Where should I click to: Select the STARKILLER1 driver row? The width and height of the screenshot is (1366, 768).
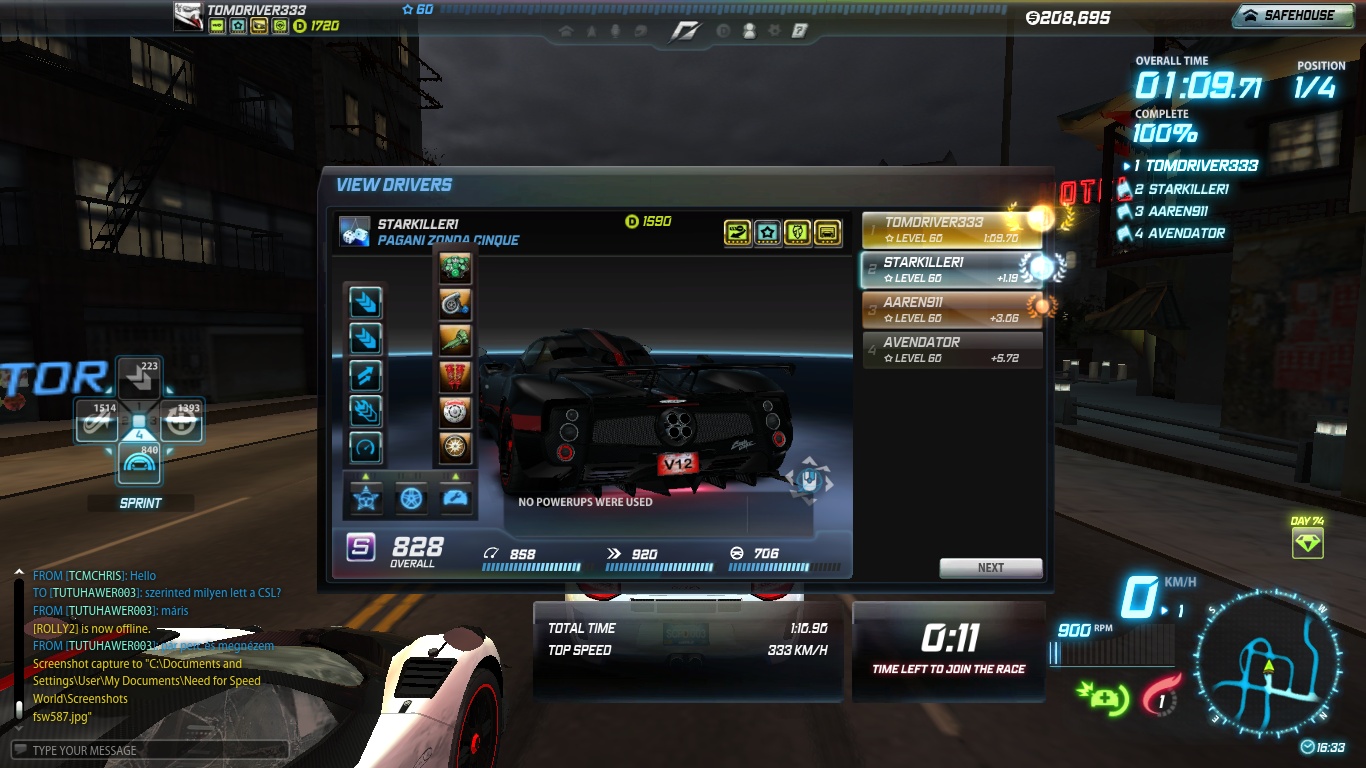[x=951, y=269]
